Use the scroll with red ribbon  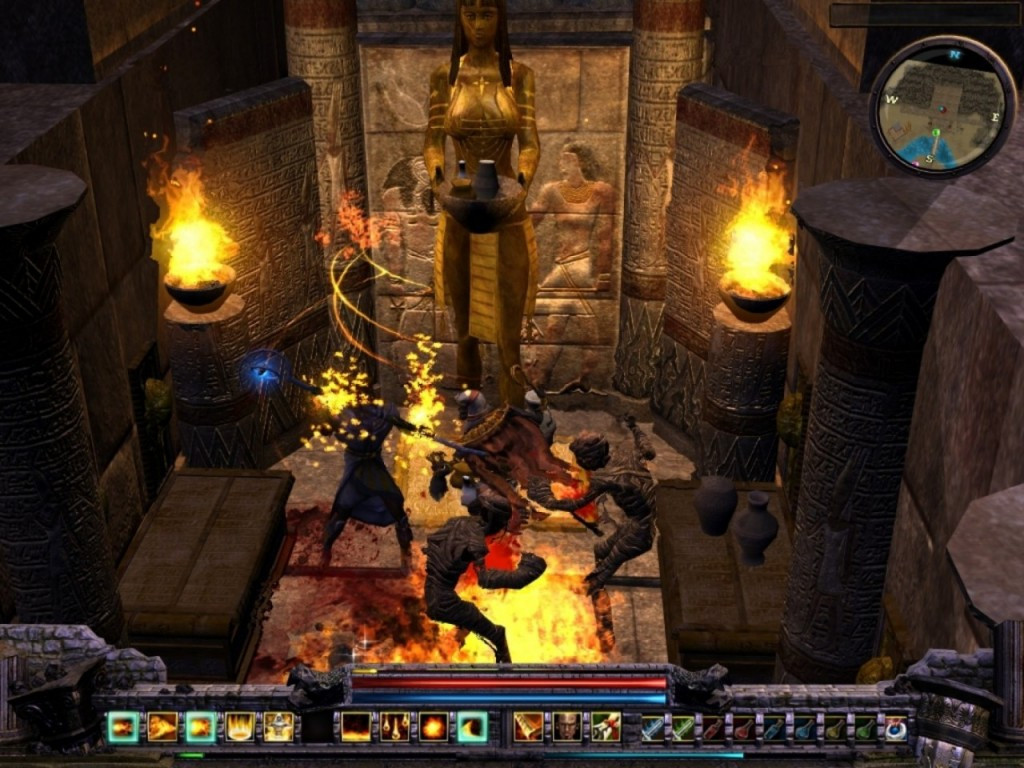coord(606,727)
